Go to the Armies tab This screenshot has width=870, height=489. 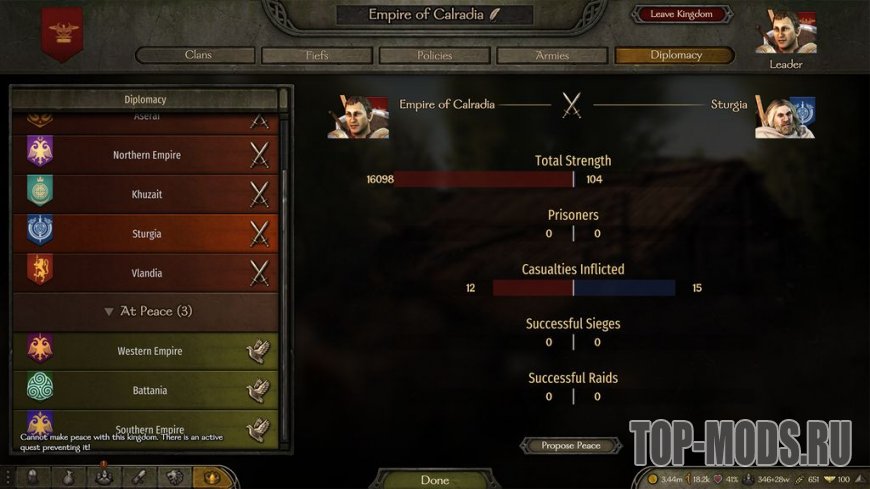click(x=552, y=55)
